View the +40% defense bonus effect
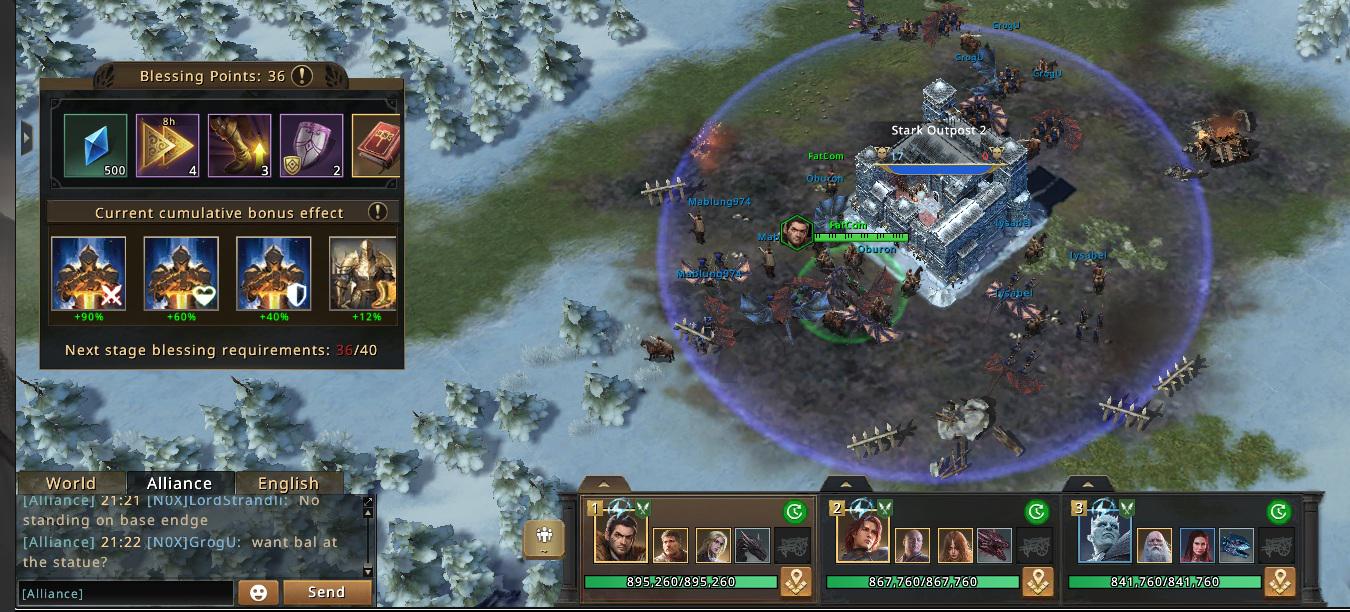Screen dimensions: 1350x612 (x=273, y=274)
